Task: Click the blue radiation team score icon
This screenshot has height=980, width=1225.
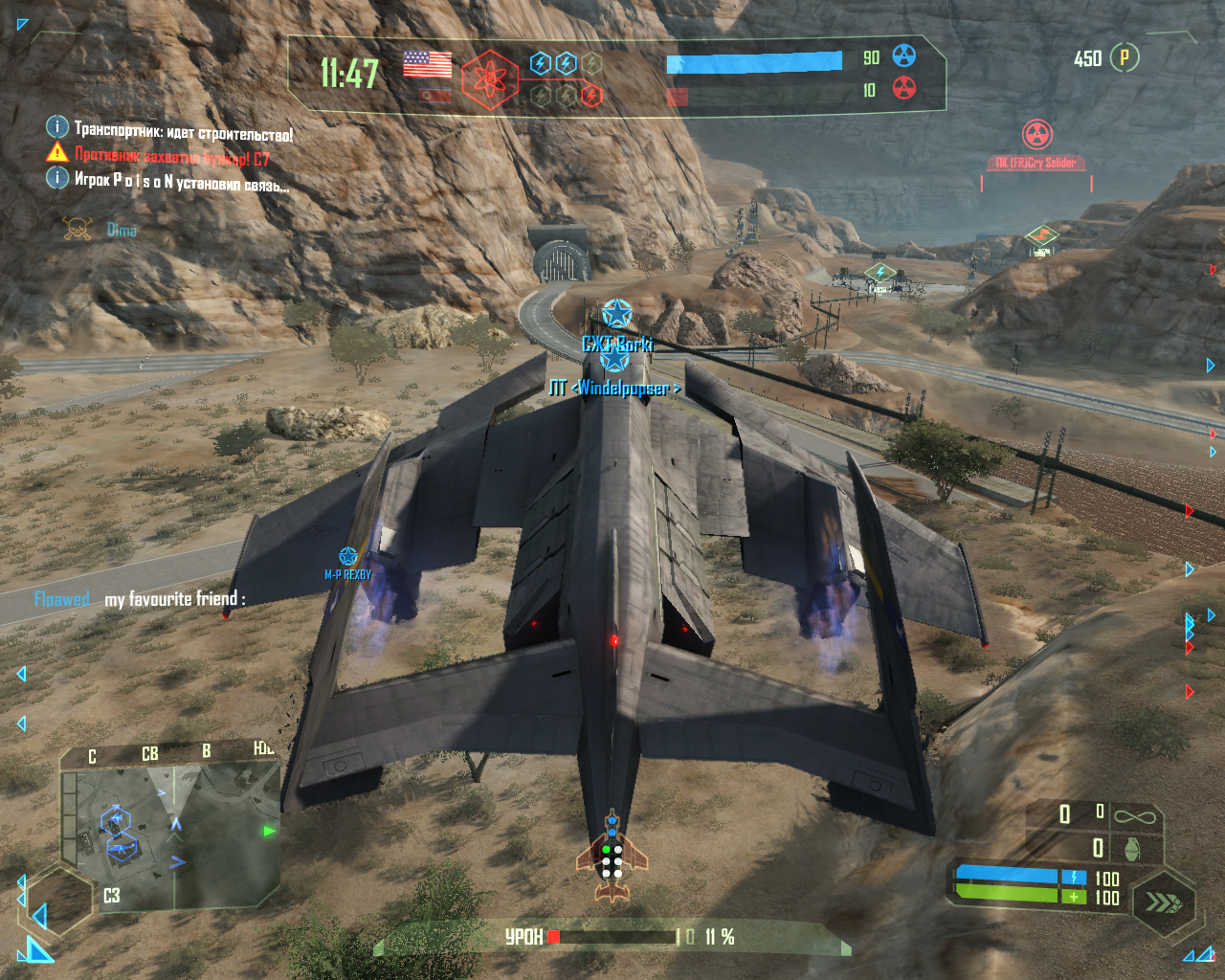Action: tap(903, 56)
